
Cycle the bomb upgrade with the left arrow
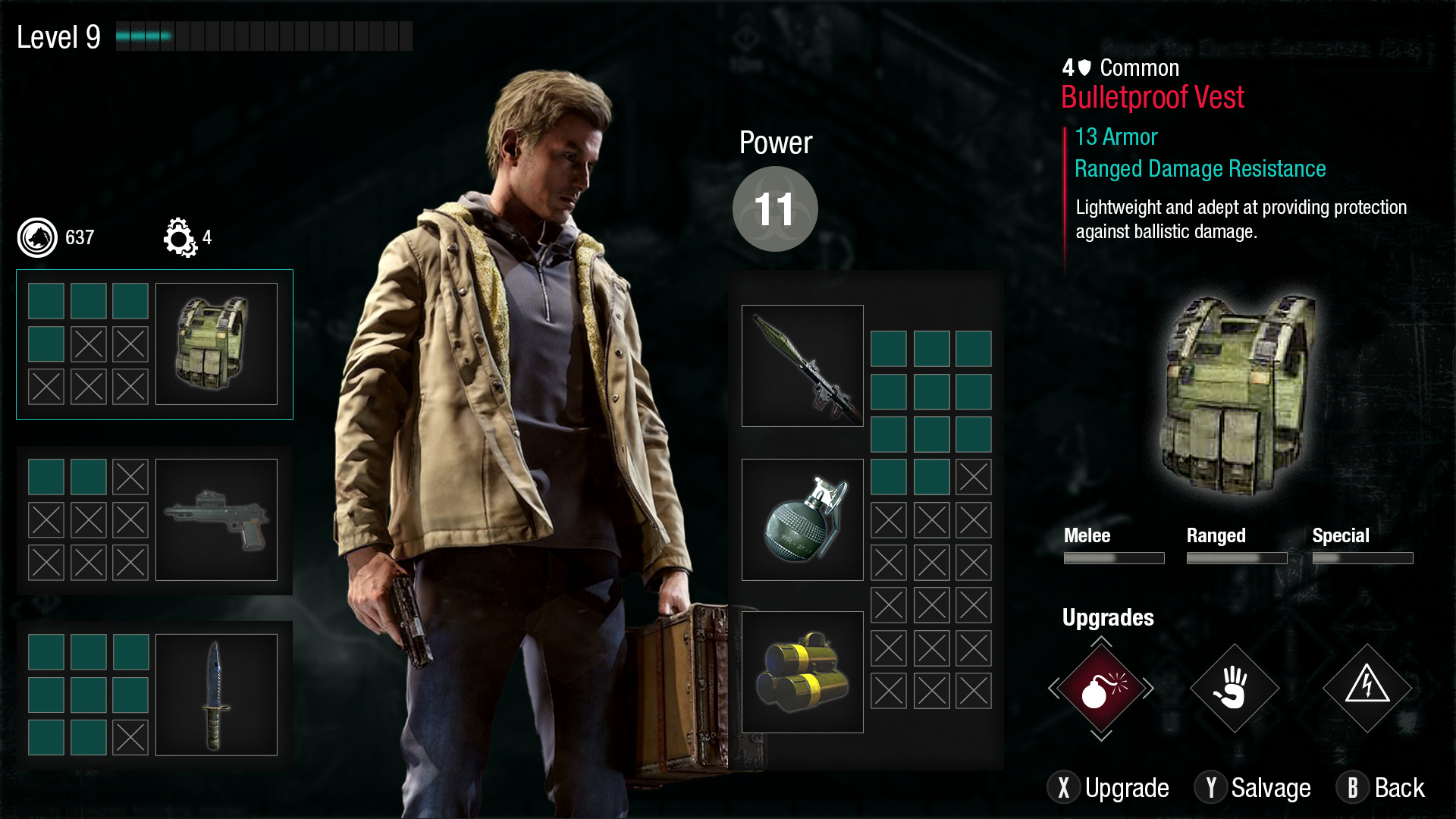pyautogui.click(x=1053, y=689)
